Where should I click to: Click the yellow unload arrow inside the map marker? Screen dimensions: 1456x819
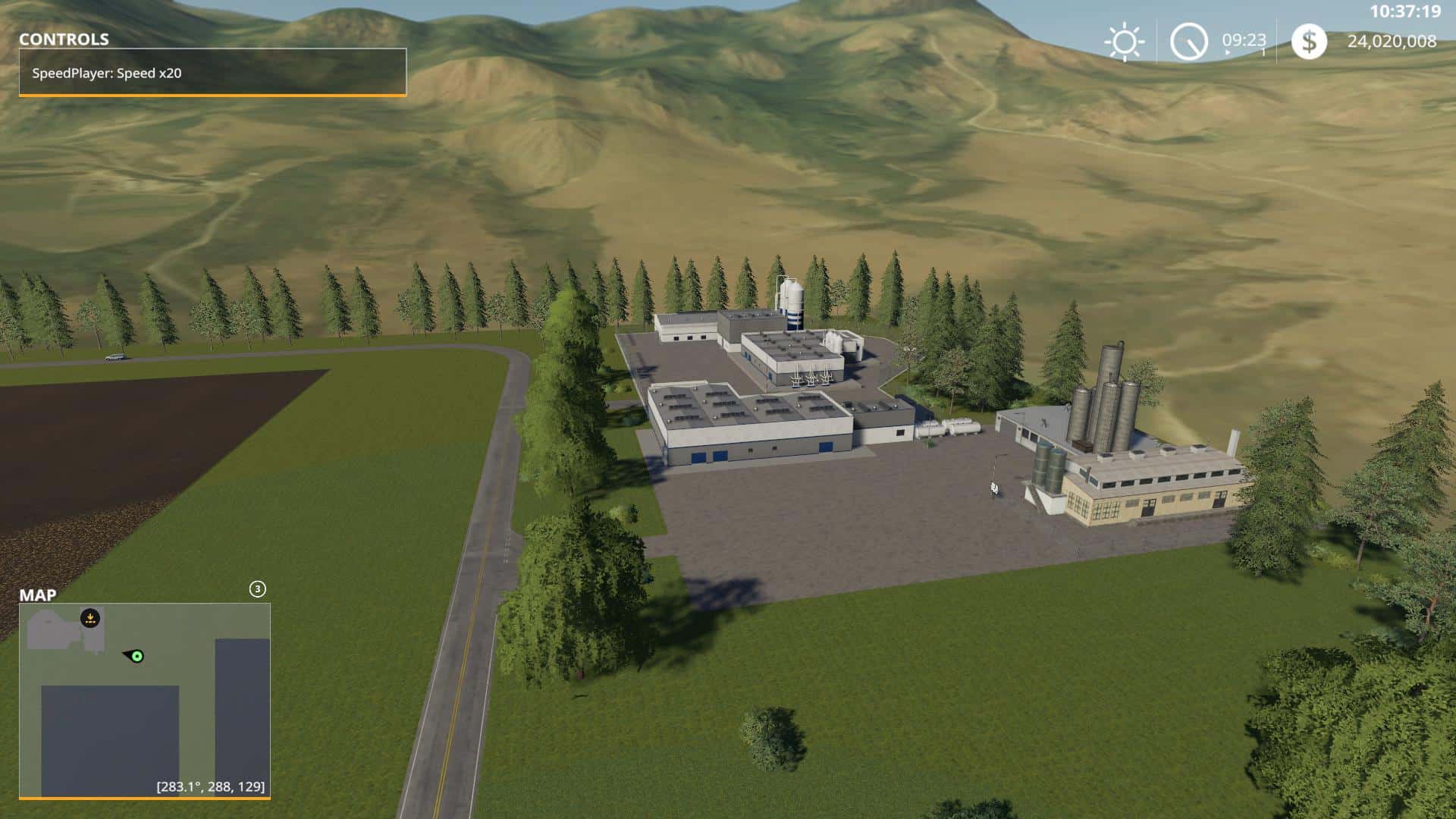[90, 617]
